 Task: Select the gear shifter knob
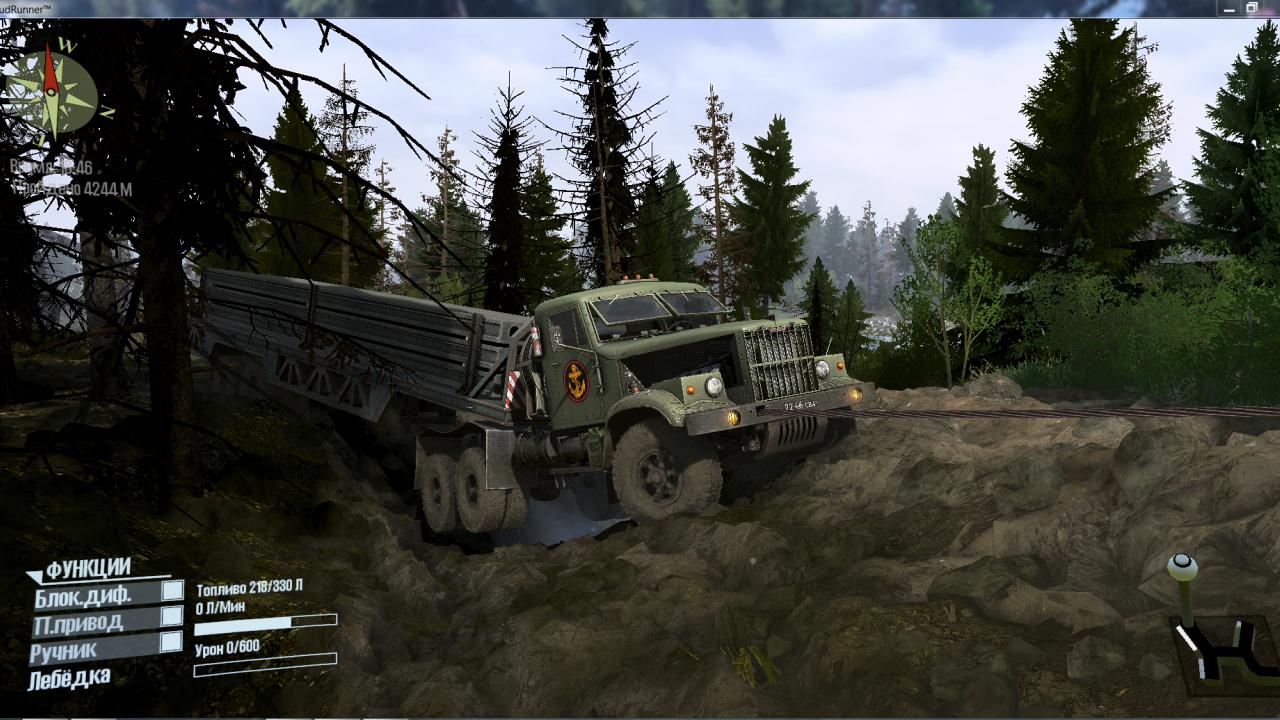1182,568
